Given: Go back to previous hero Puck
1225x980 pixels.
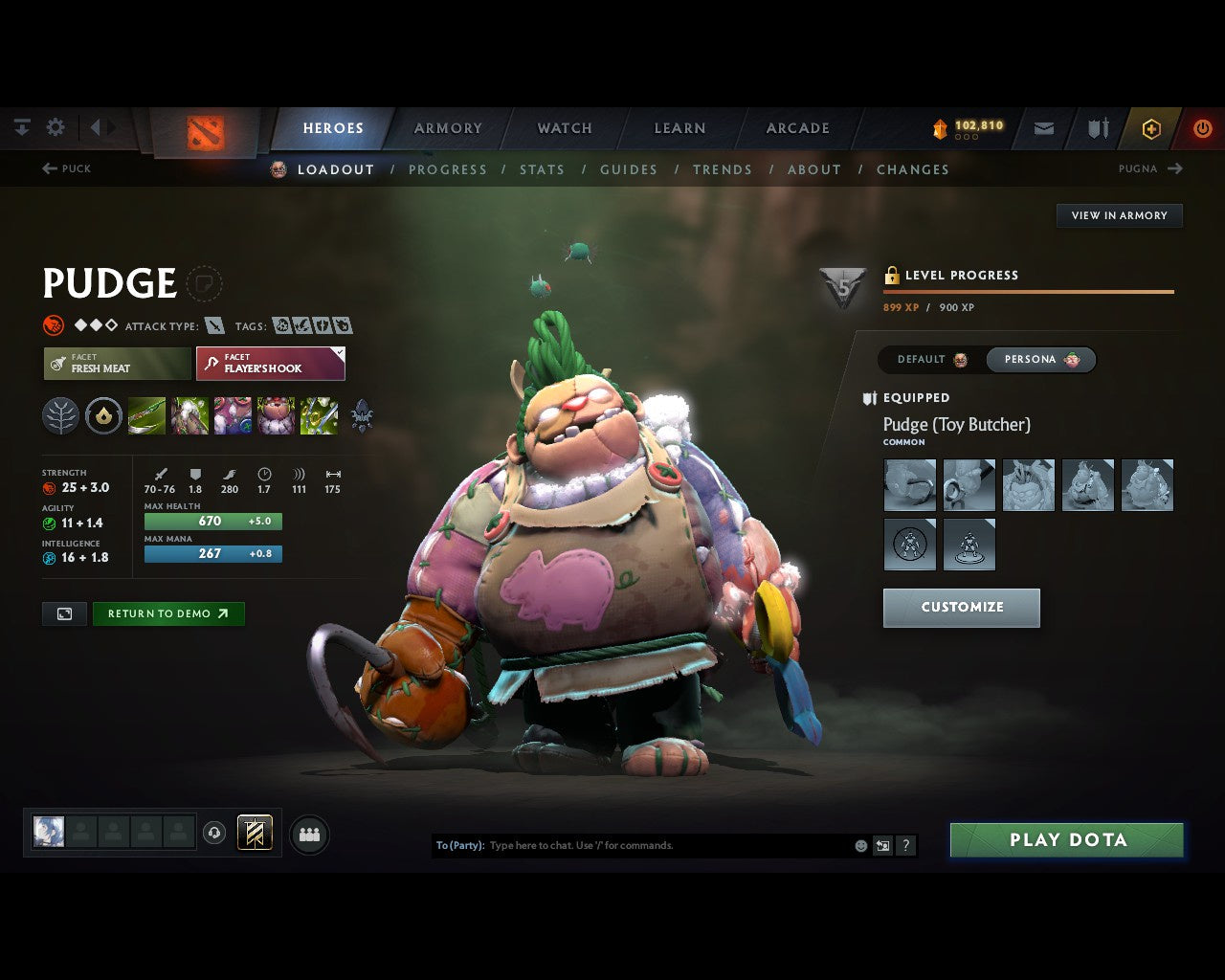Looking at the screenshot, I should click(x=66, y=168).
